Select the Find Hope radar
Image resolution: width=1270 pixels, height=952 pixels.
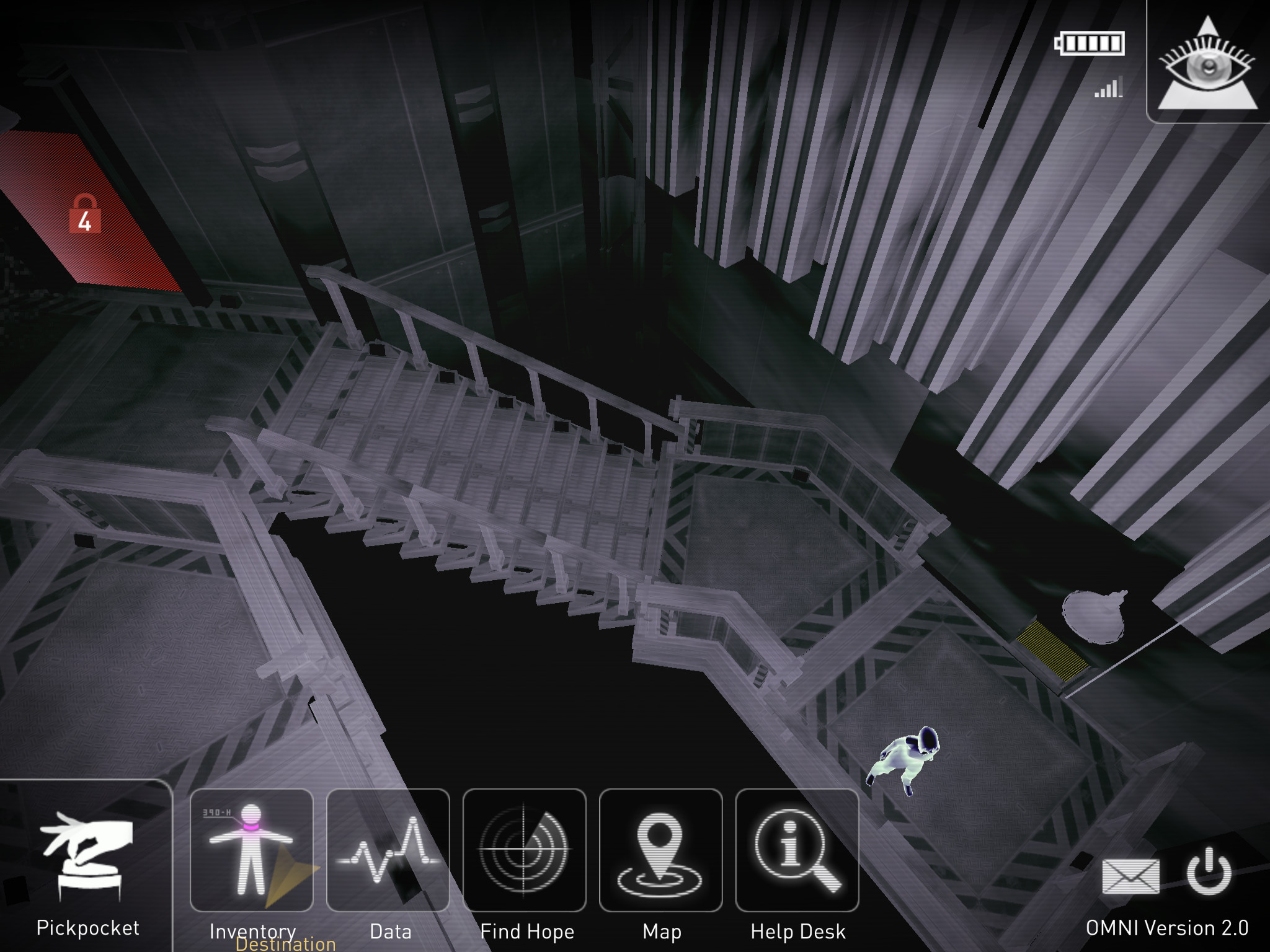524,850
